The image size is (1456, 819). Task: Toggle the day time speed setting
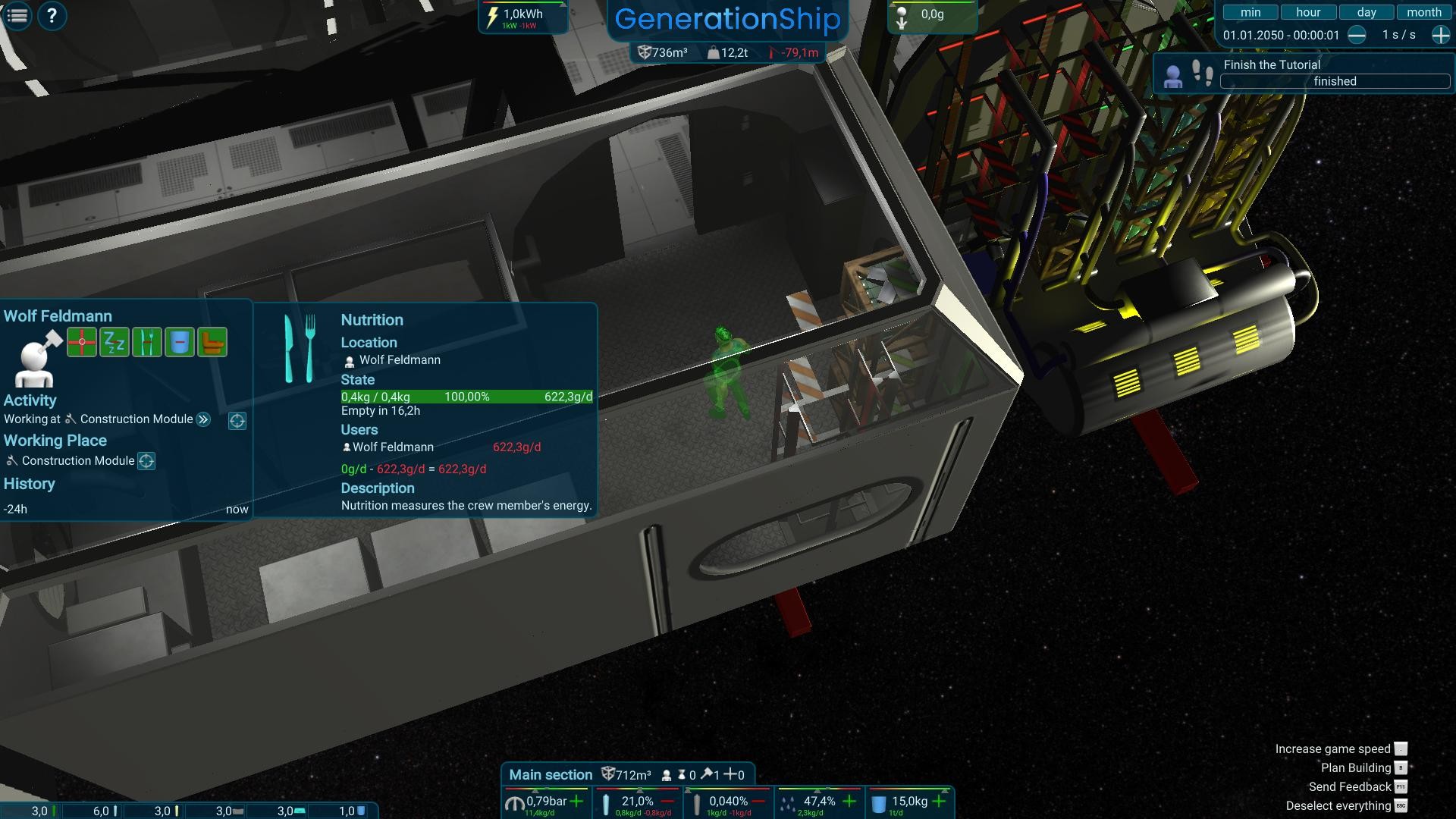pos(1365,11)
